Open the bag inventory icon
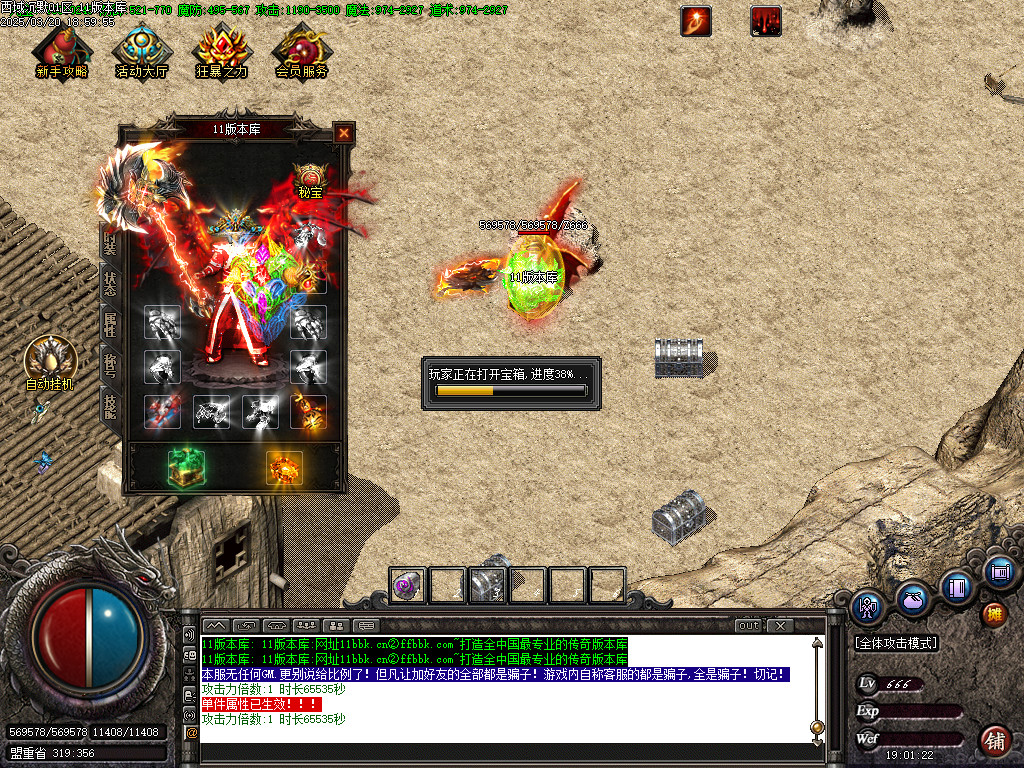The image size is (1024, 768). (x=911, y=599)
